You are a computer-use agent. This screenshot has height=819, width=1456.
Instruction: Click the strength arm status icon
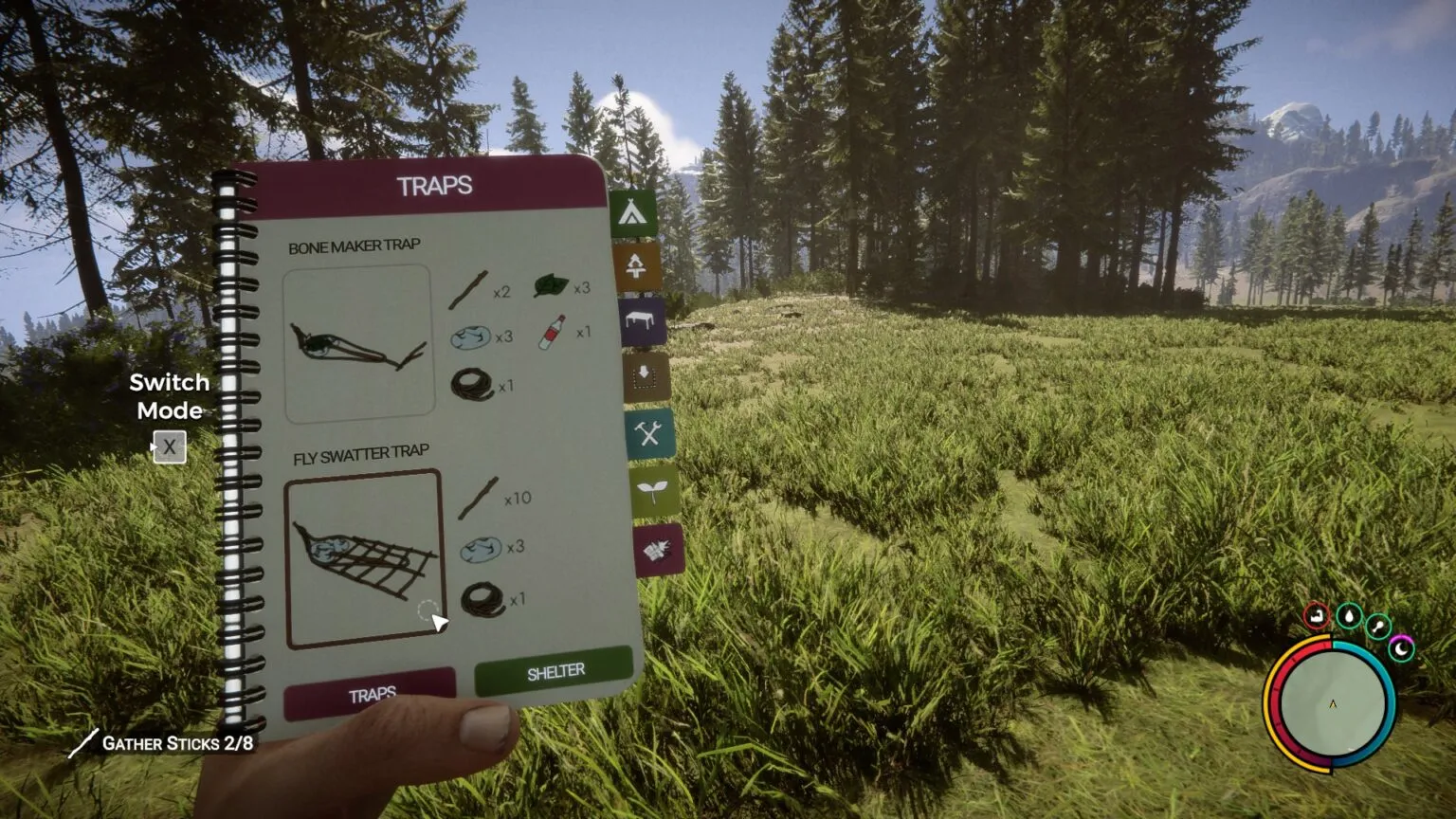pos(1317,615)
